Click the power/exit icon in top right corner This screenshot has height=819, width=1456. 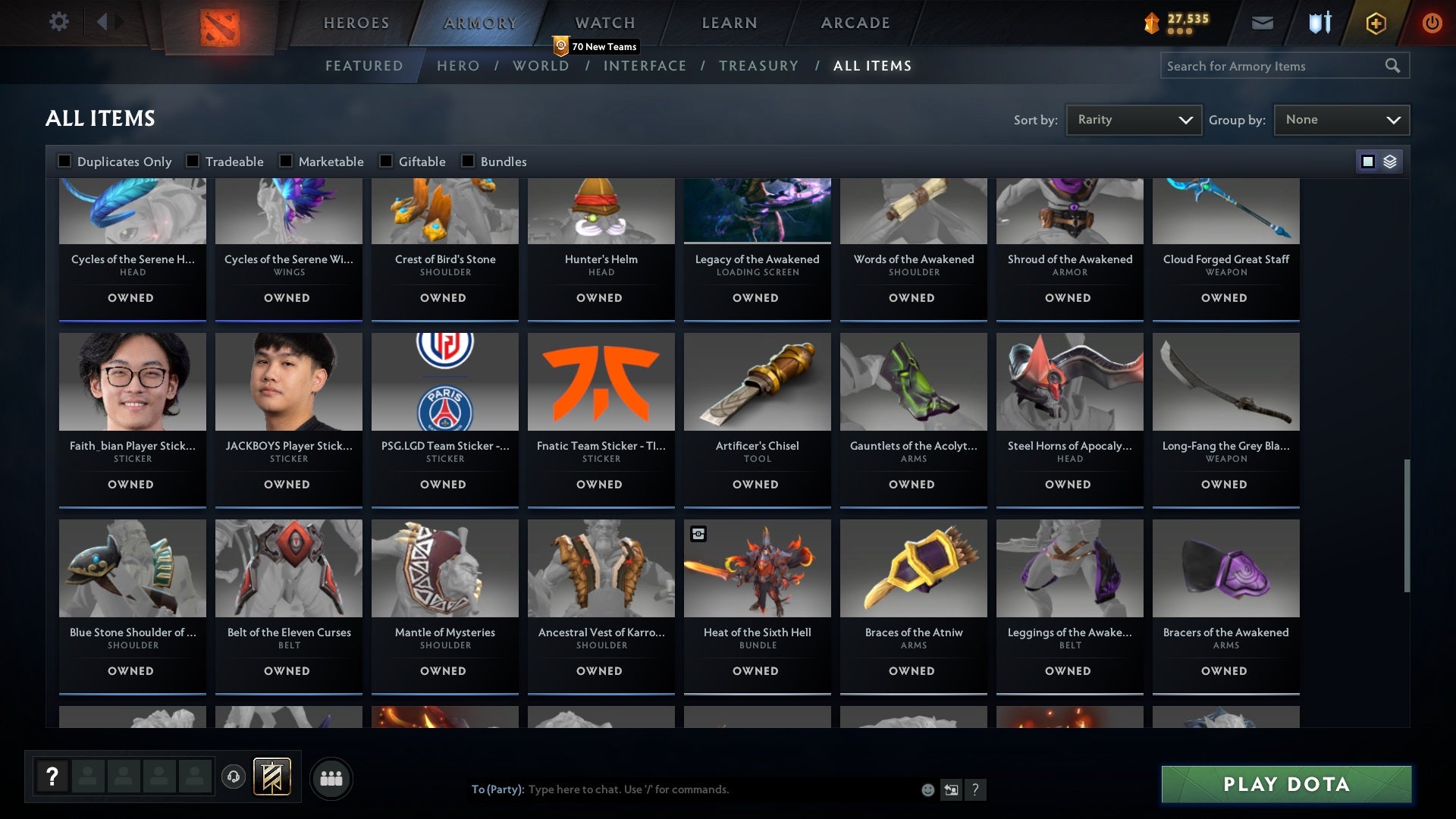pyautogui.click(x=1432, y=23)
